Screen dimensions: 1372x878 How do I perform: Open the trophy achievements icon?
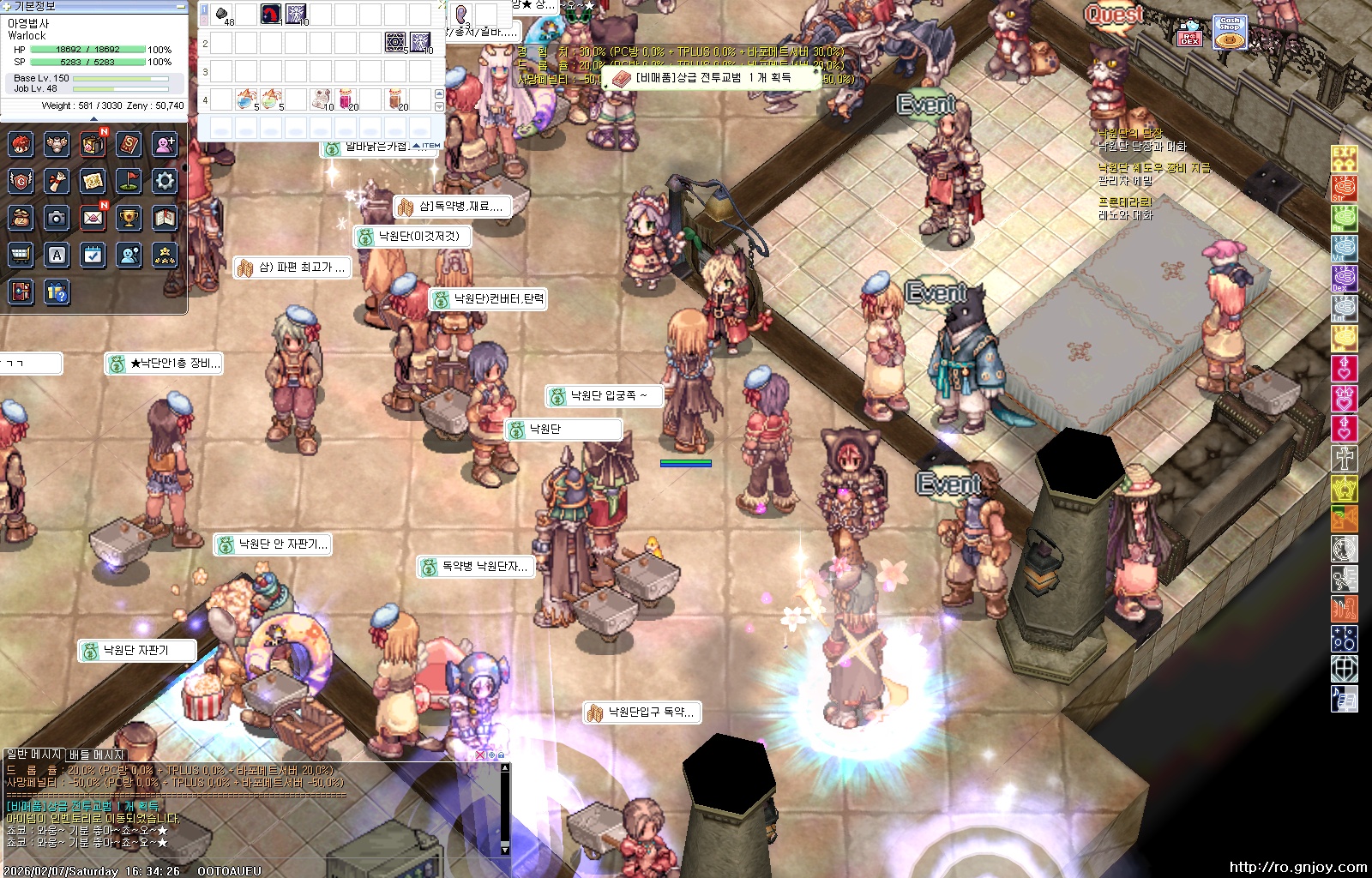[129, 218]
